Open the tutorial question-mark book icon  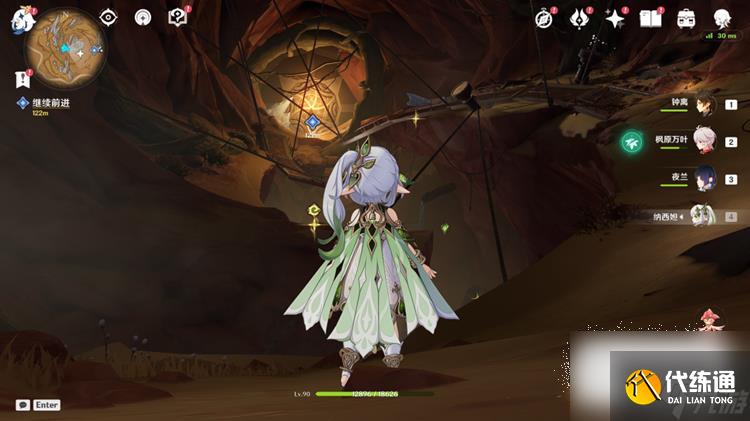point(178,17)
